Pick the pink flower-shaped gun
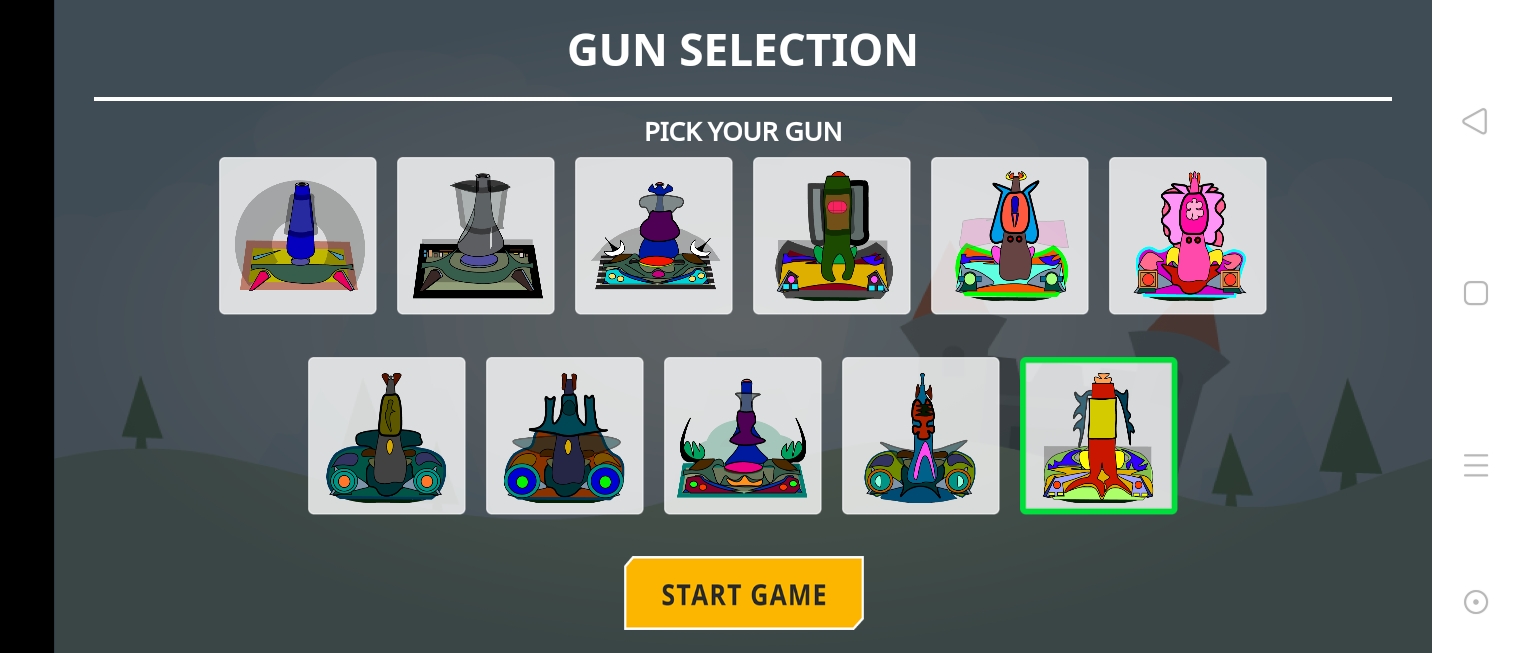The width and height of the screenshot is (1520, 653). 1188,236
